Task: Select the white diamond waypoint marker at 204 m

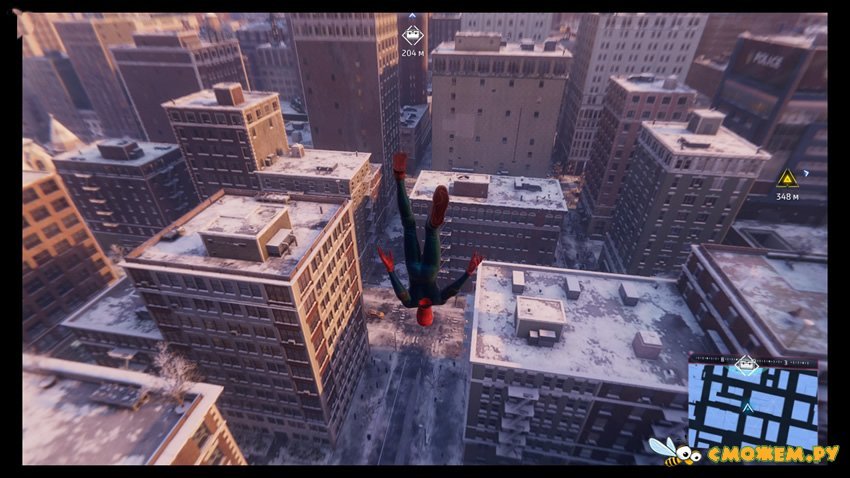Action: [412, 37]
